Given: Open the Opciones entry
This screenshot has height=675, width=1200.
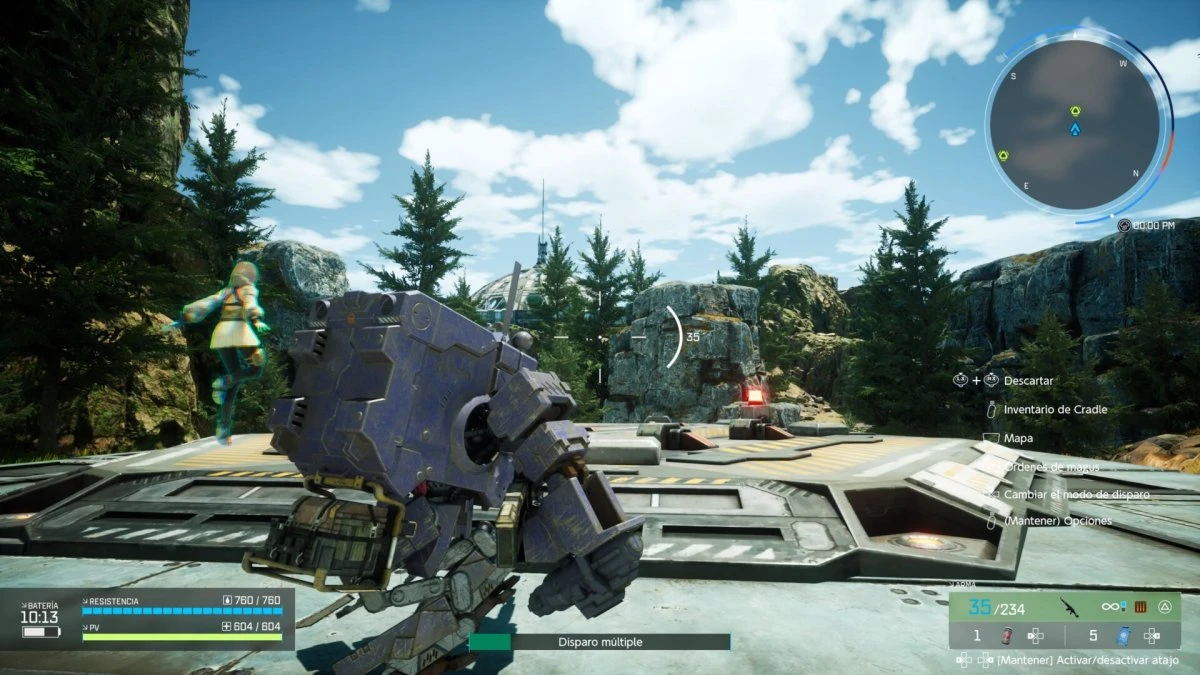Looking at the screenshot, I should [x=1058, y=522].
